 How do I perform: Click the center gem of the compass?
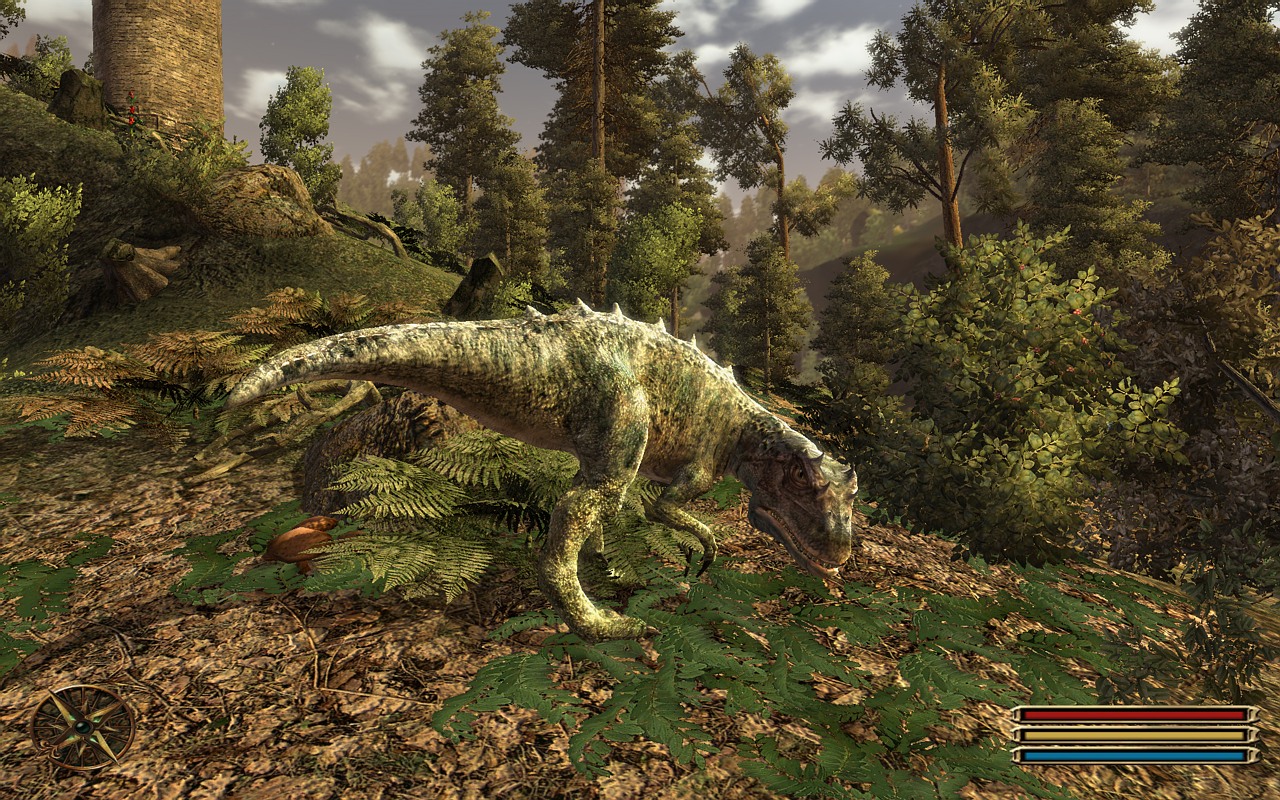click(x=82, y=728)
